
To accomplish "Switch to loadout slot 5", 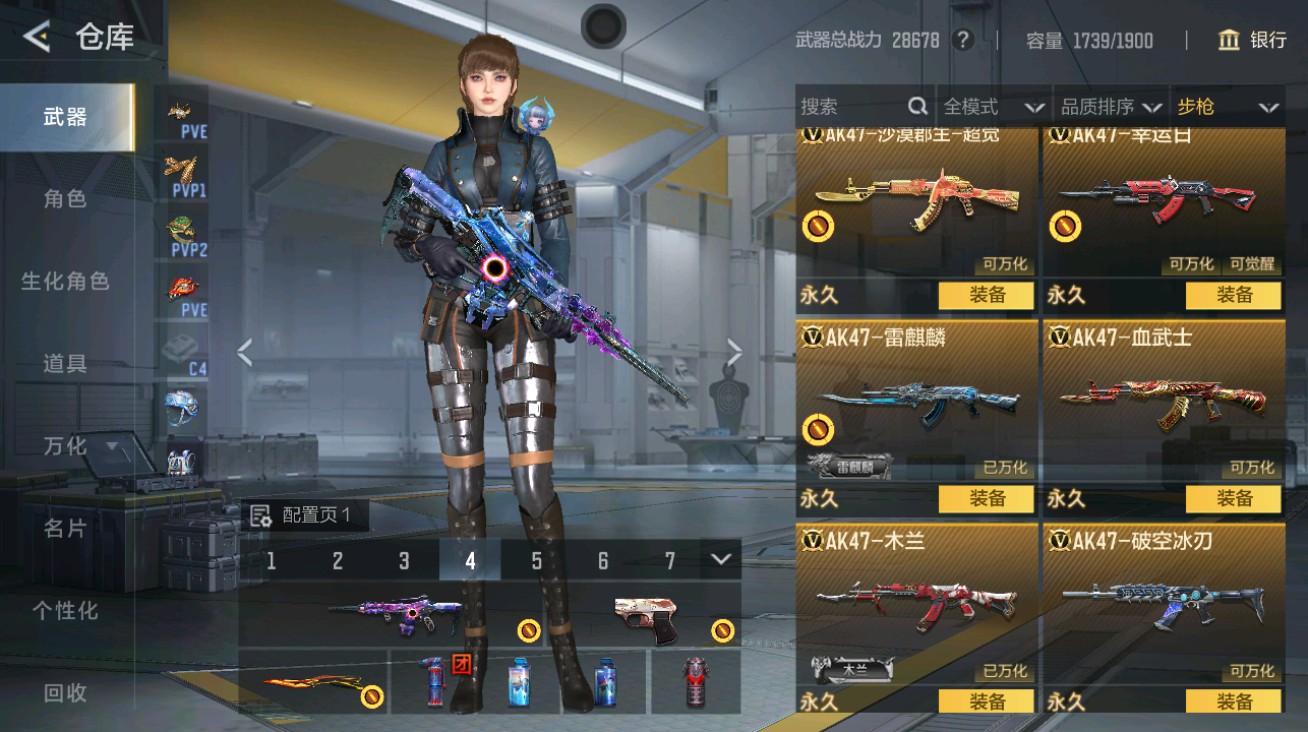I will [536, 561].
